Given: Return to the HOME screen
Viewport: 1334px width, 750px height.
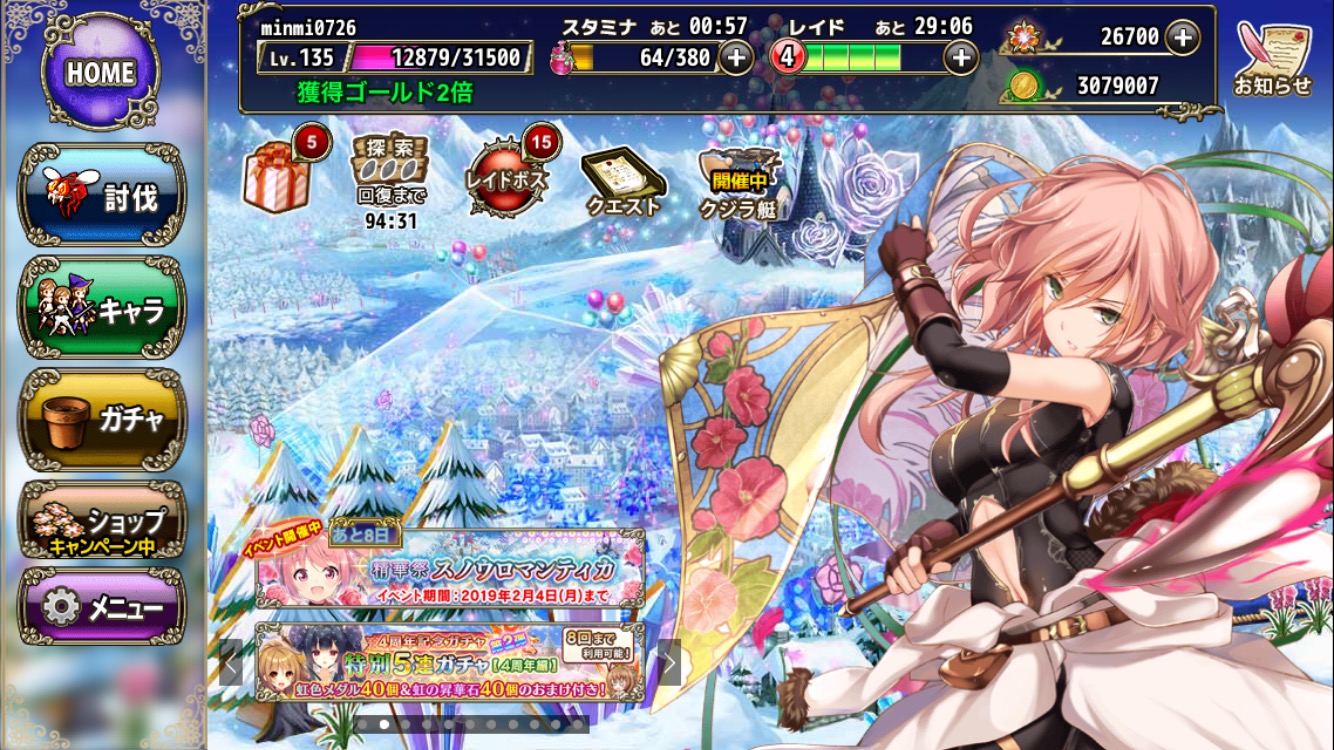Looking at the screenshot, I should (x=102, y=68).
